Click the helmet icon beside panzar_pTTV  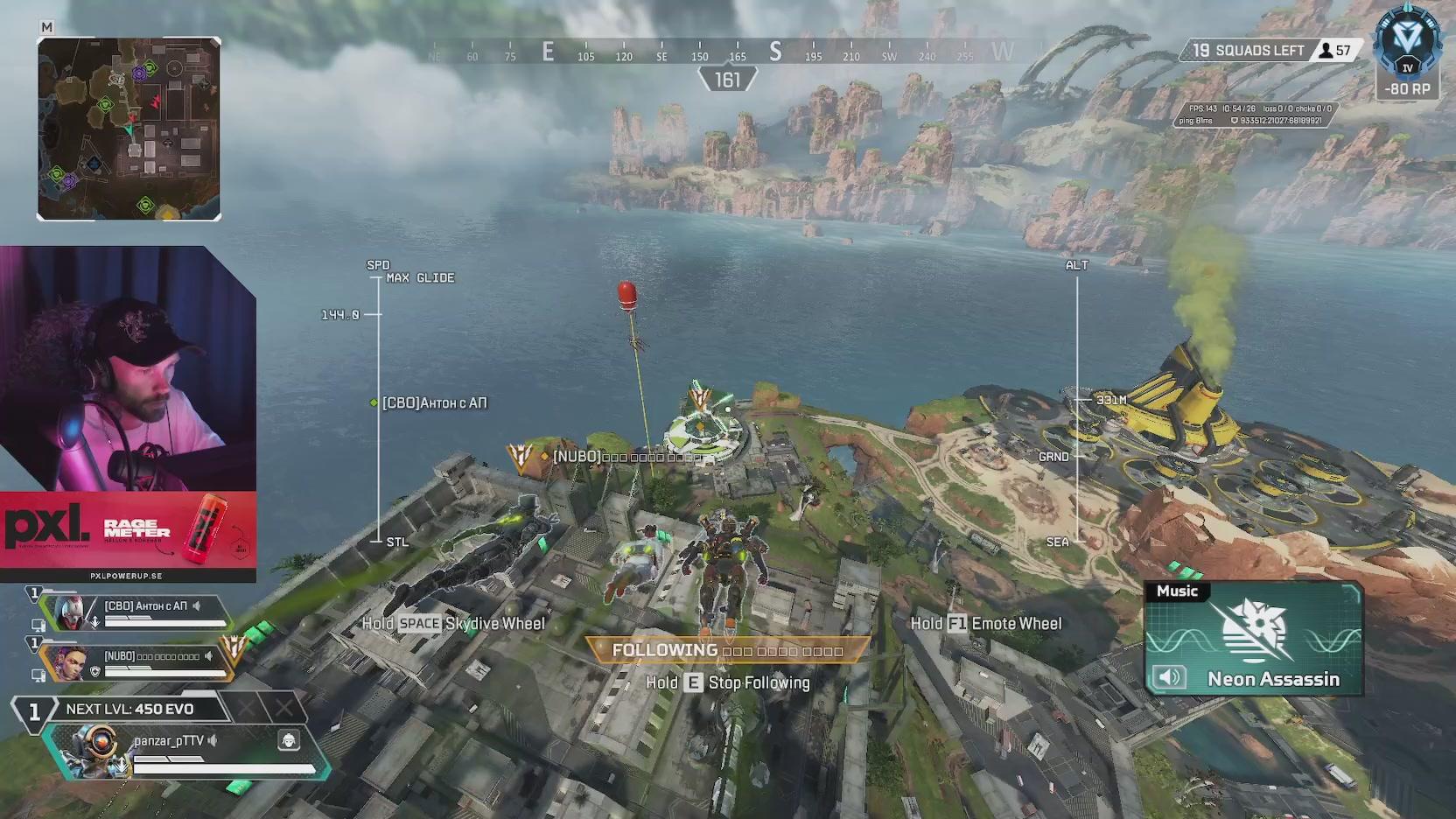pos(289,741)
